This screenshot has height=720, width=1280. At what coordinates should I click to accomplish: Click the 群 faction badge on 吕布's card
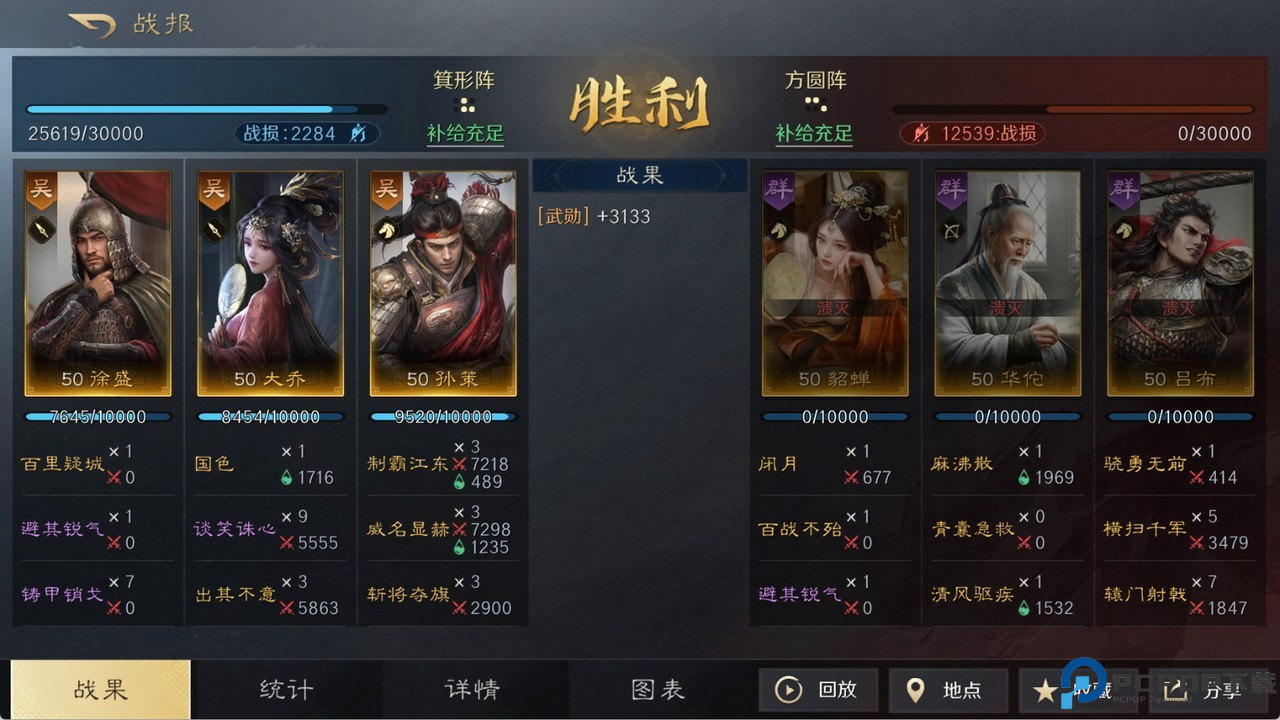1125,190
